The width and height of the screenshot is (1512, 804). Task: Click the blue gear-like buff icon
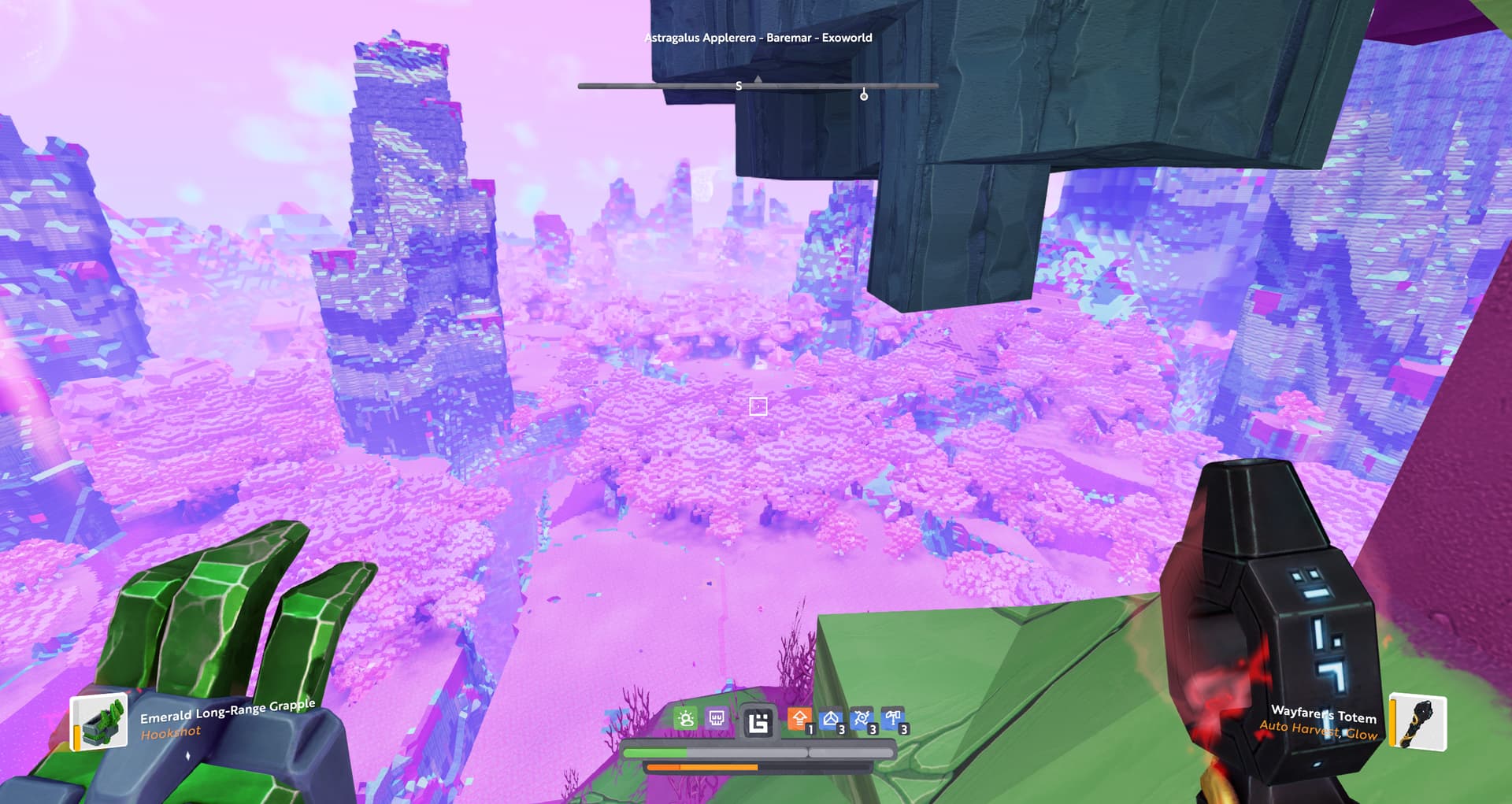pos(862,719)
